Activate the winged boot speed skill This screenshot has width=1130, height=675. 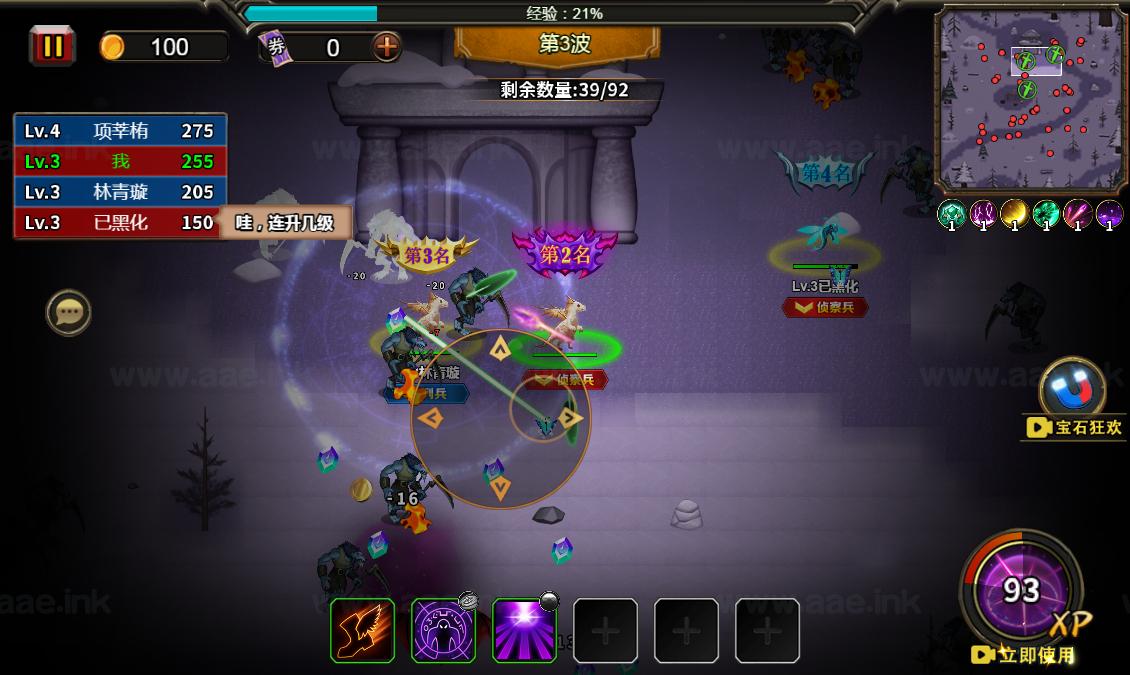[362, 630]
